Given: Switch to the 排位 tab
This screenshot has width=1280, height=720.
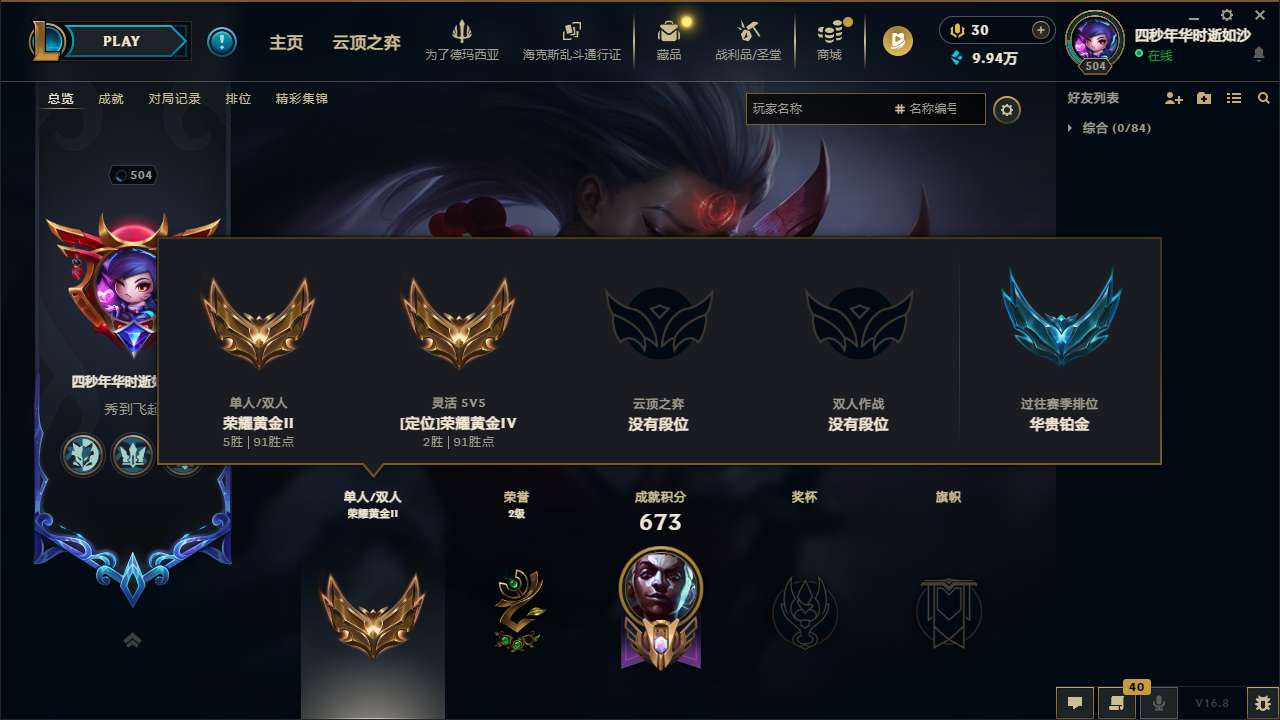Looking at the screenshot, I should pos(238,98).
